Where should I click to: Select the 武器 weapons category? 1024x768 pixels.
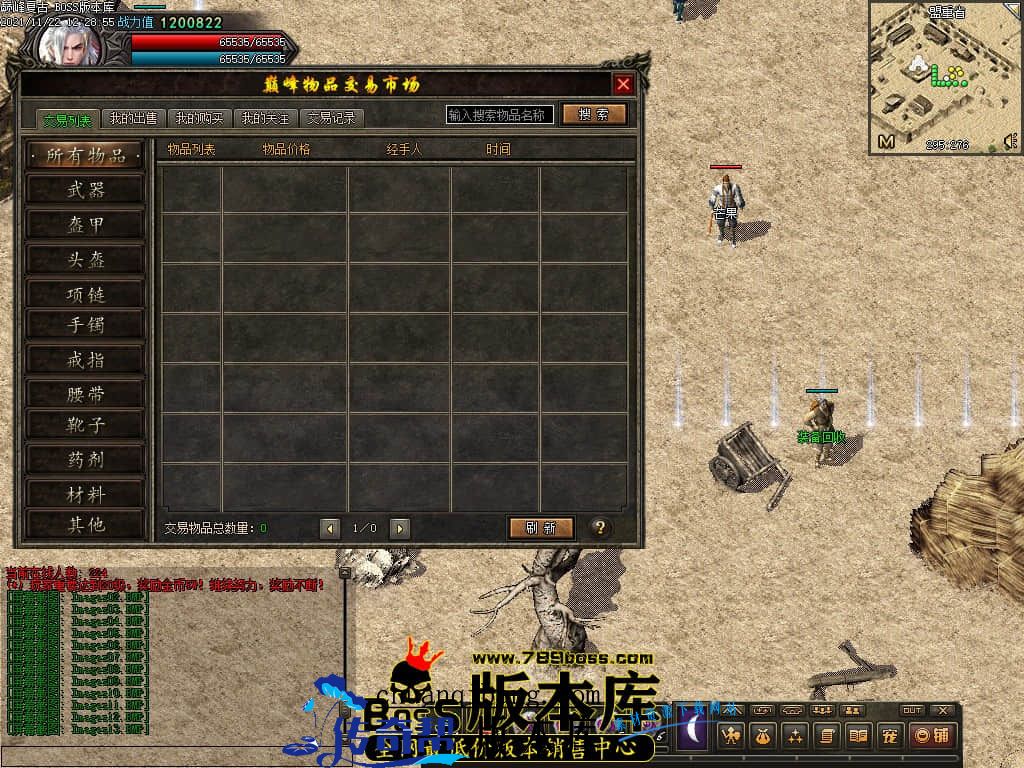(x=86, y=189)
